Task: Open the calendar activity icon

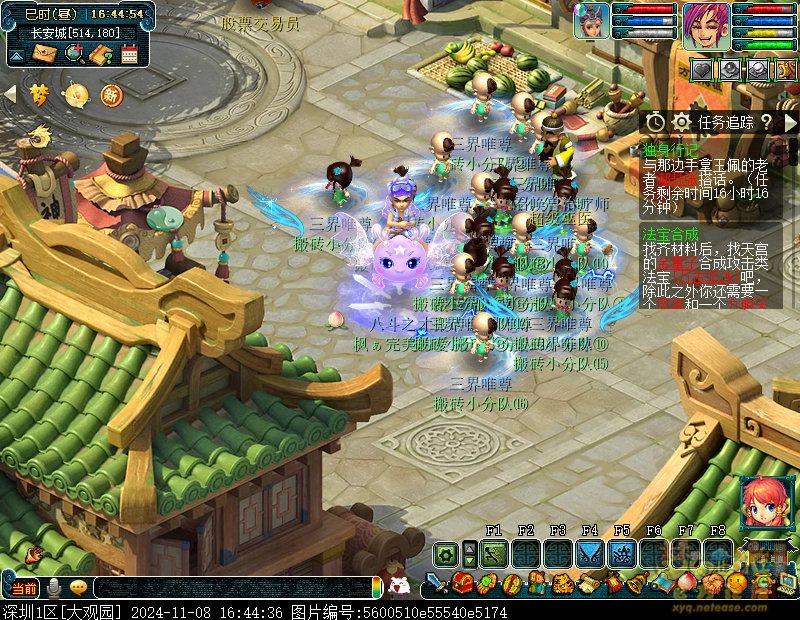Action: coord(128,54)
